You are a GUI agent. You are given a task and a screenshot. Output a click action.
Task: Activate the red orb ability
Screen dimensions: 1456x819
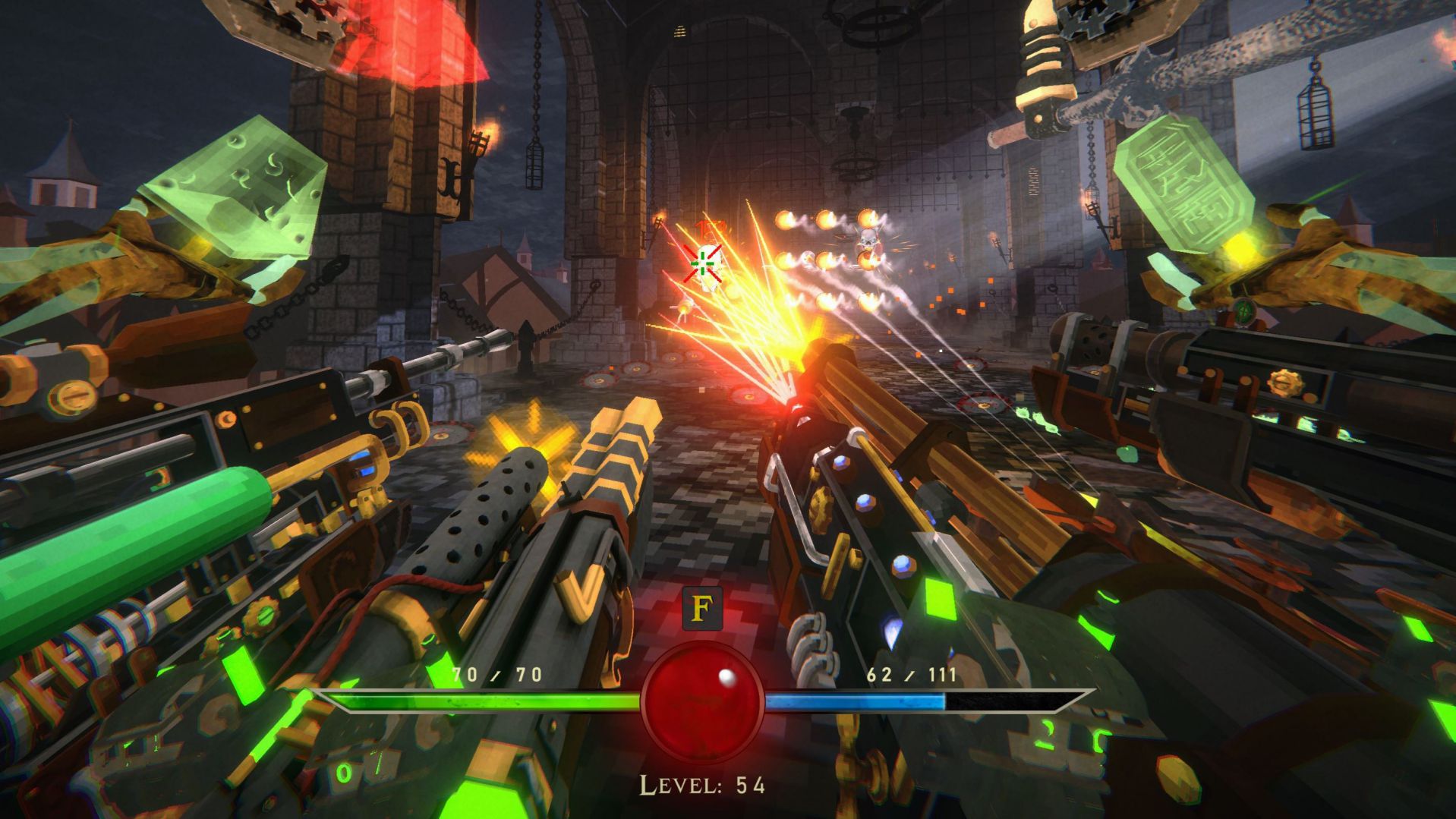tap(702, 702)
